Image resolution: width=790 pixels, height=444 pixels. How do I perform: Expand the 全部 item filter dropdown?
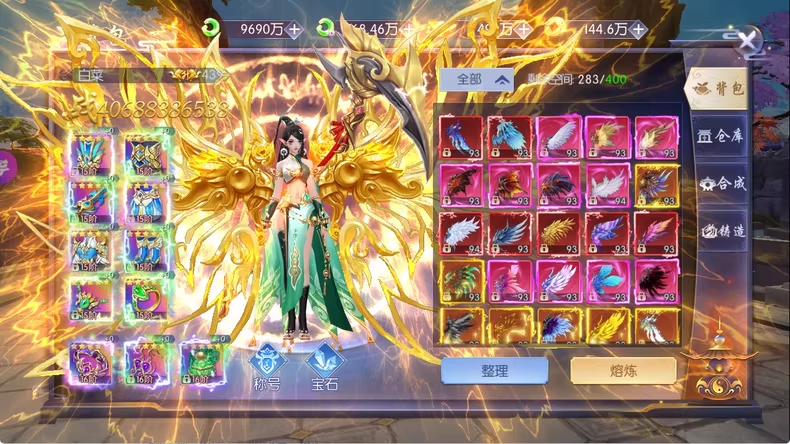tap(476, 80)
